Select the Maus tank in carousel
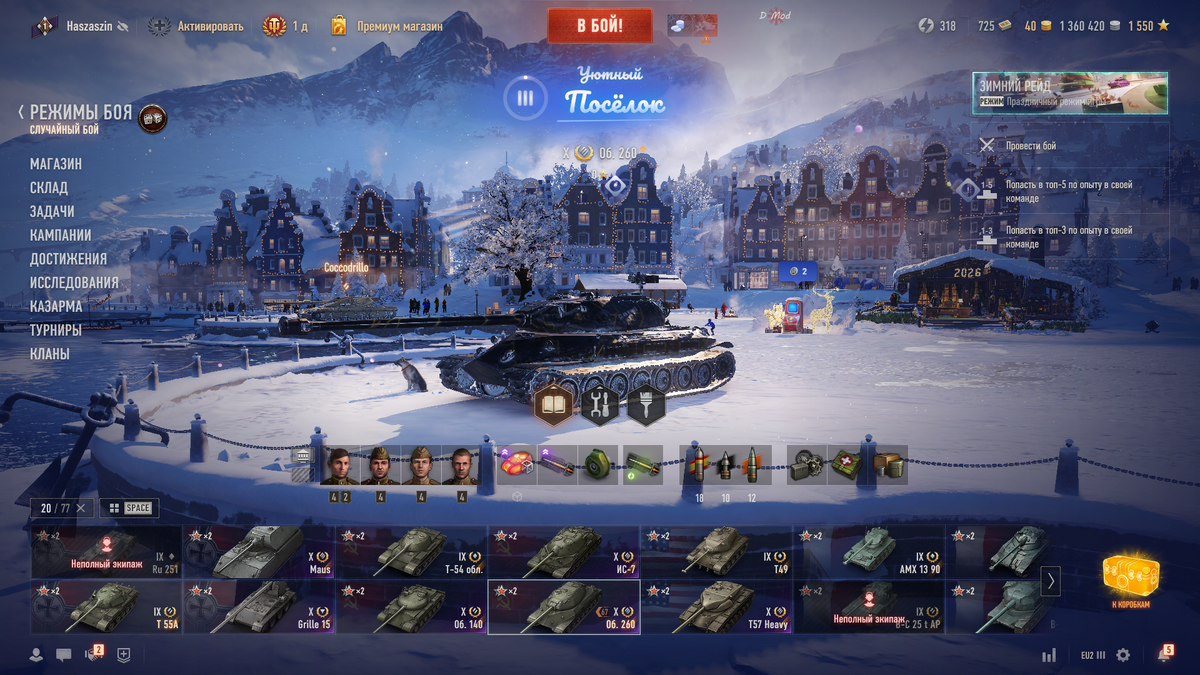The width and height of the screenshot is (1200, 675). click(x=259, y=552)
